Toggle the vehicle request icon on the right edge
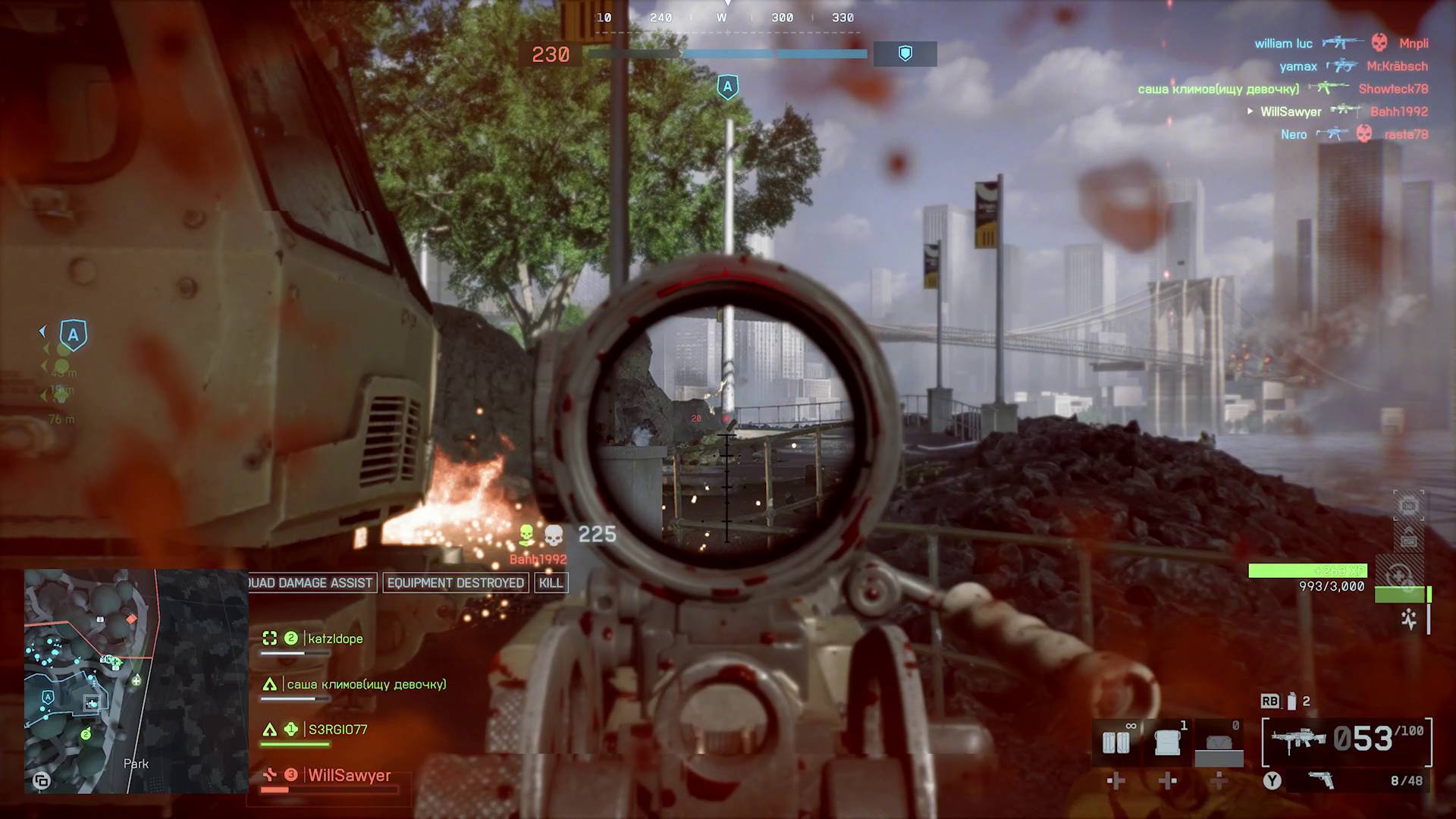Screen dimensions: 1456x819 tap(1409, 503)
